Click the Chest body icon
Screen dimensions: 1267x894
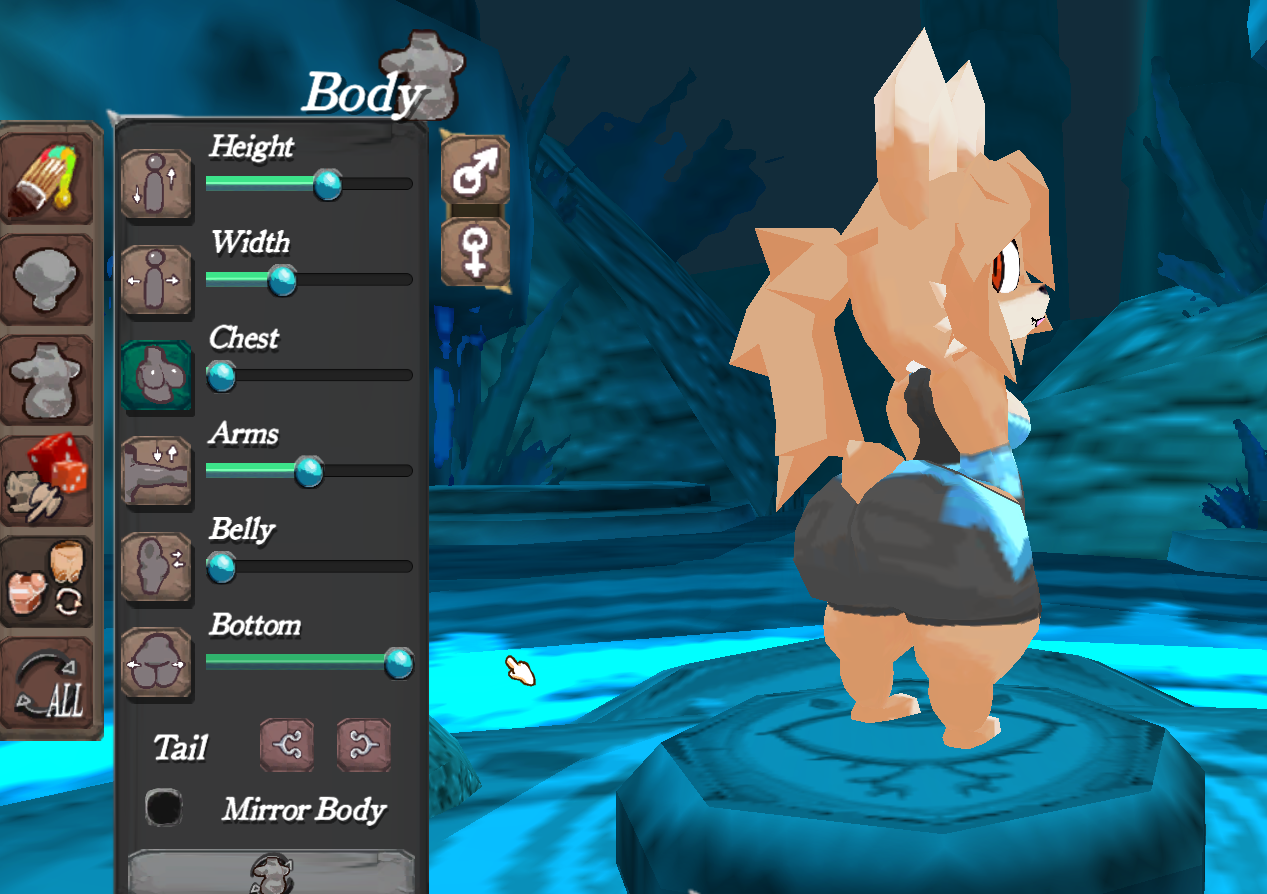click(x=157, y=376)
